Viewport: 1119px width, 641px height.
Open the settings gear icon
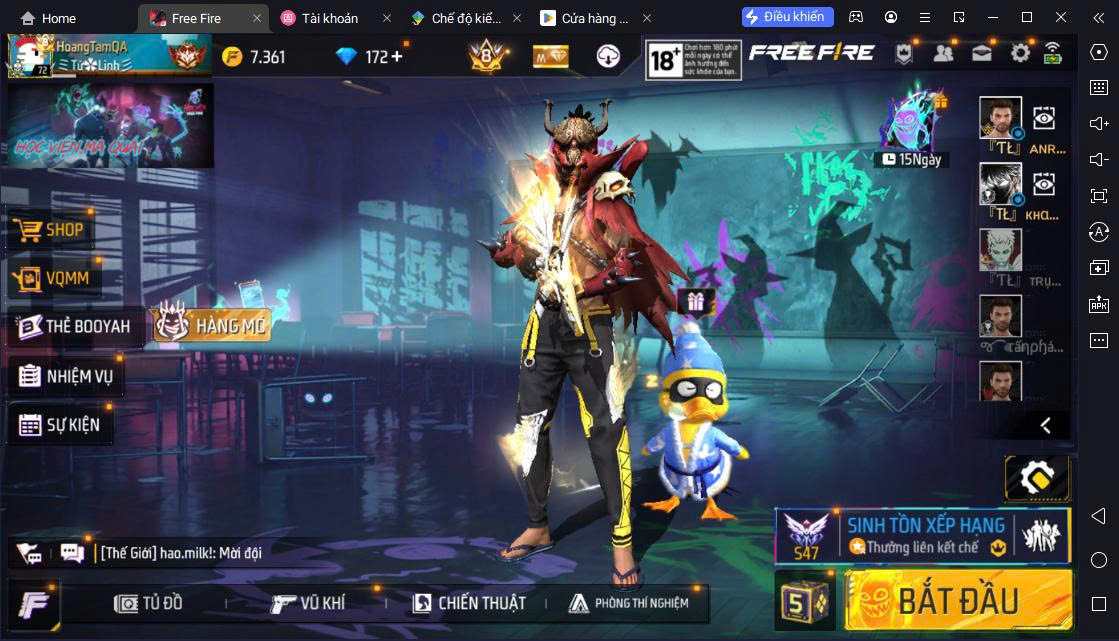(x=1020, y=54)
